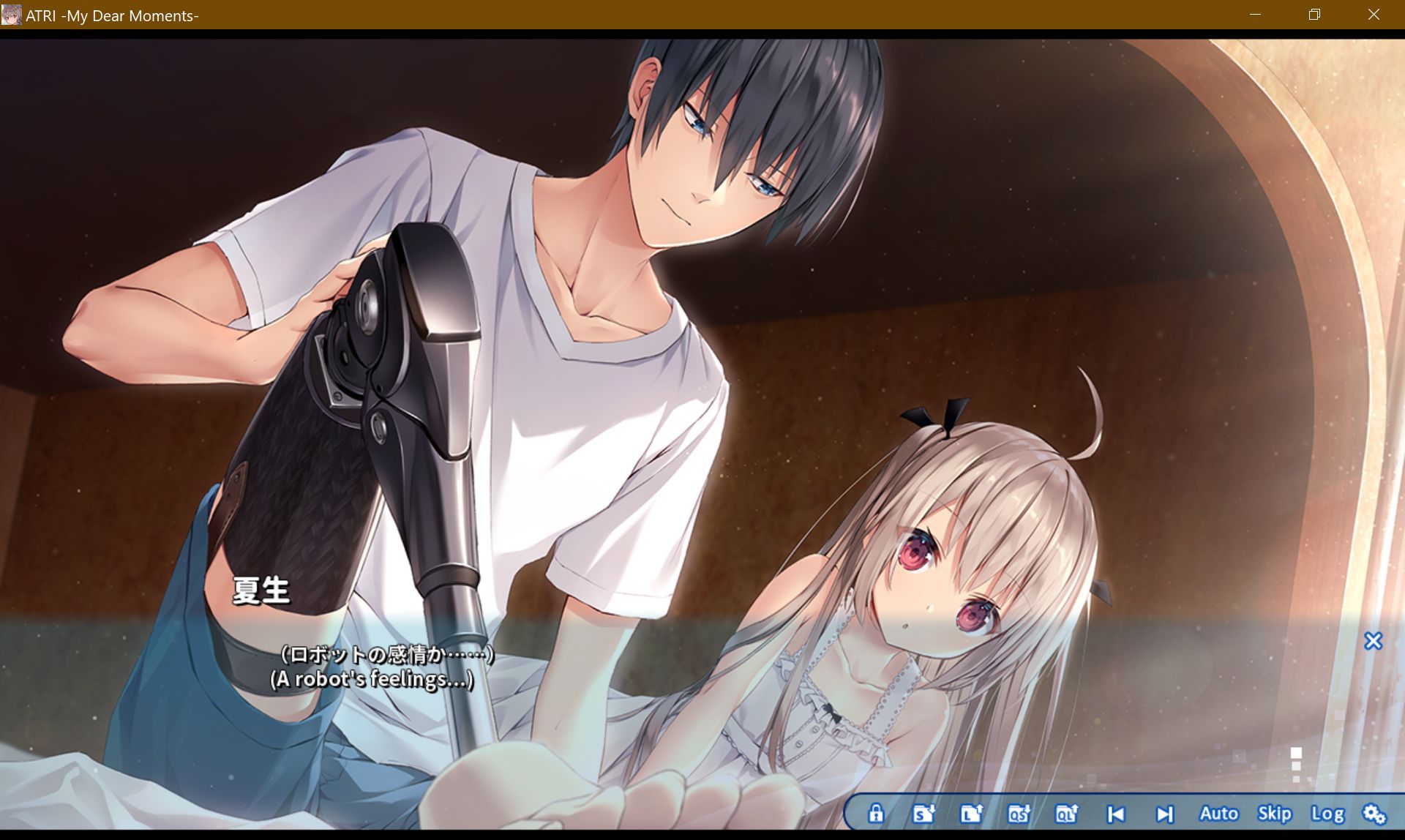Click the screen lock icon on the toolbar
1405x840 pixels.
click(x=877, y=813)
